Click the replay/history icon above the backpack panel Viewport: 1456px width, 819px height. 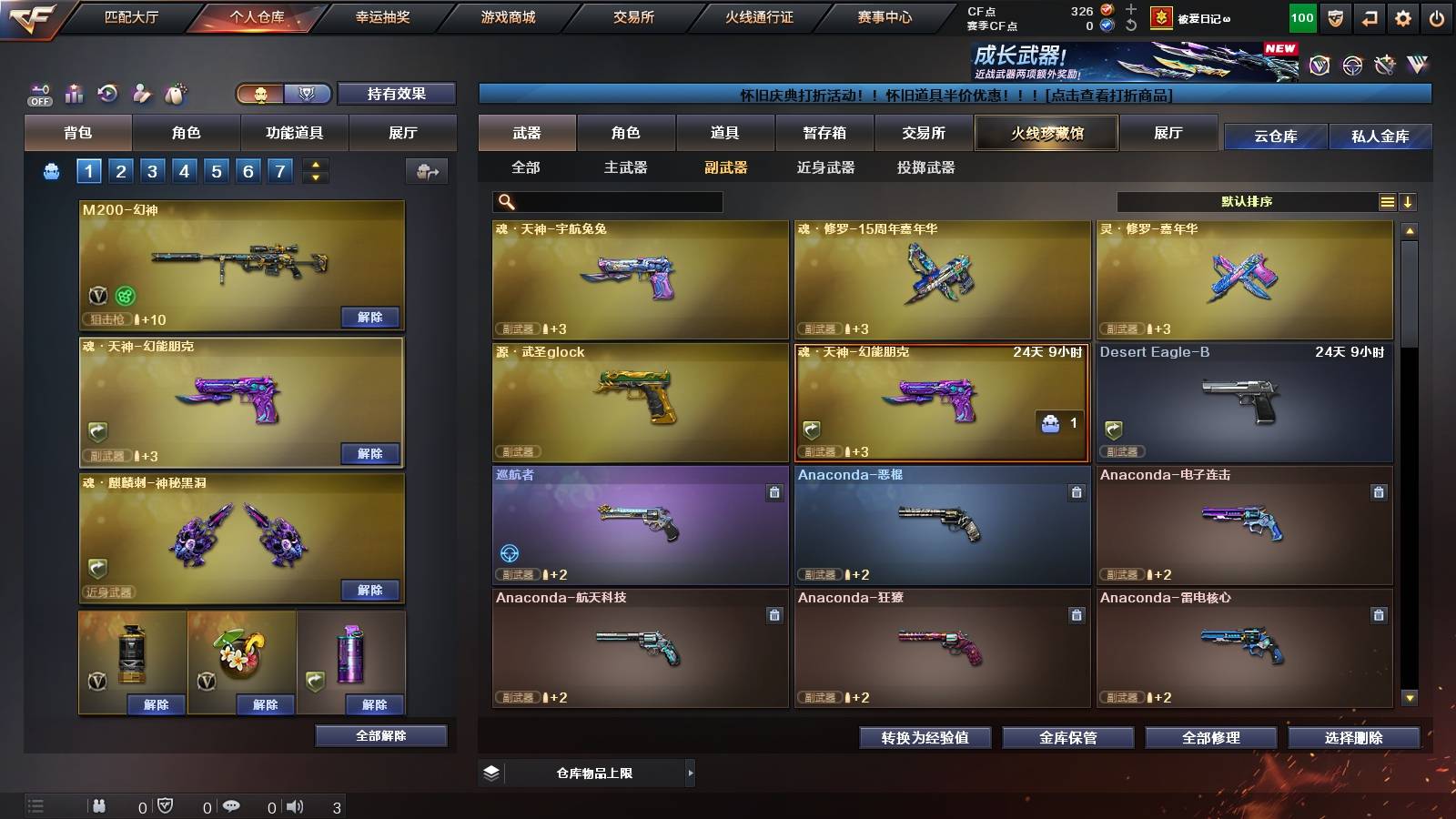click(108, 93)
